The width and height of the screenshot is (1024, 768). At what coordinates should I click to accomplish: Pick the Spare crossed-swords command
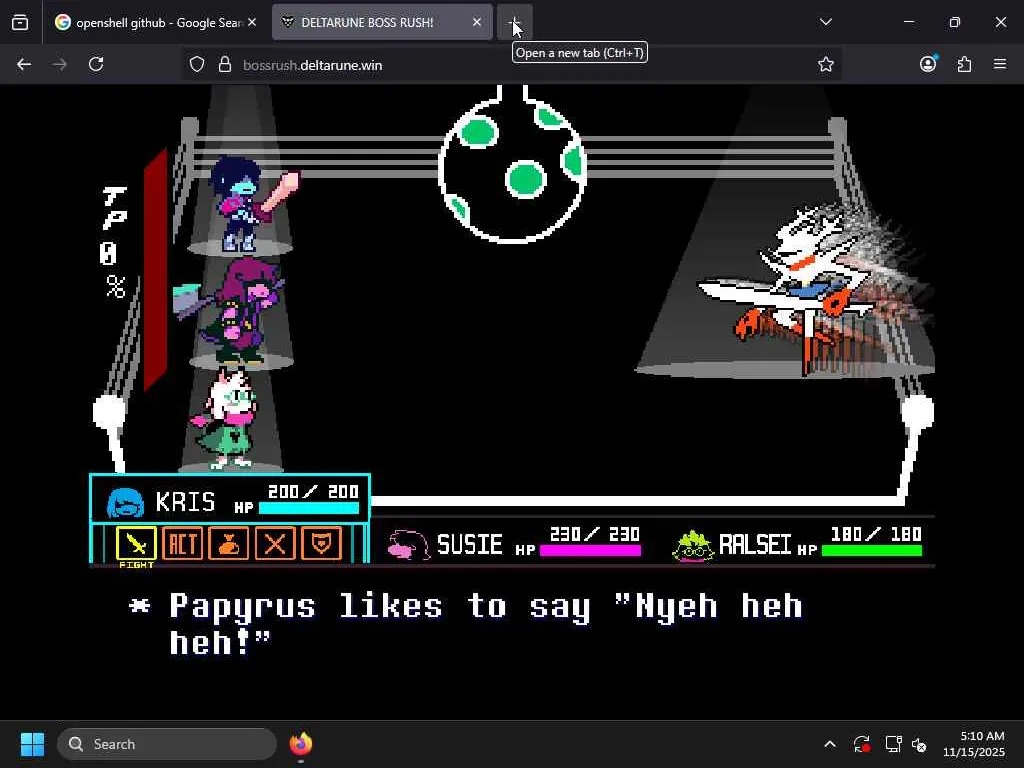[x=275, y=544]
